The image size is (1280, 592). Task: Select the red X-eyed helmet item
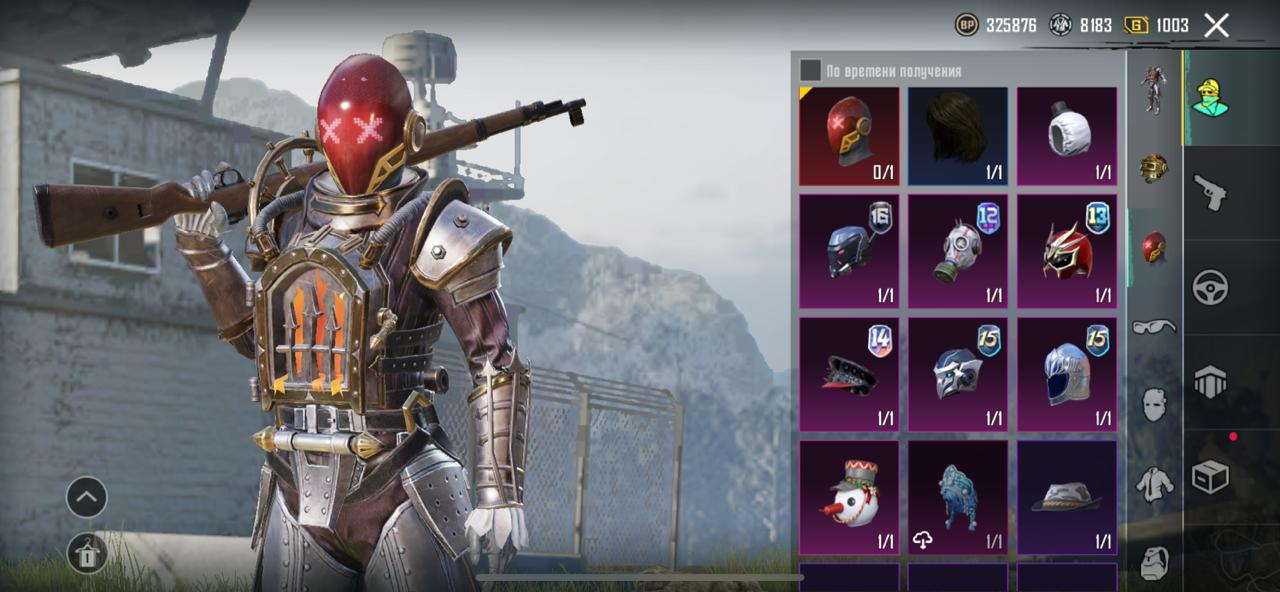[849, 136]
